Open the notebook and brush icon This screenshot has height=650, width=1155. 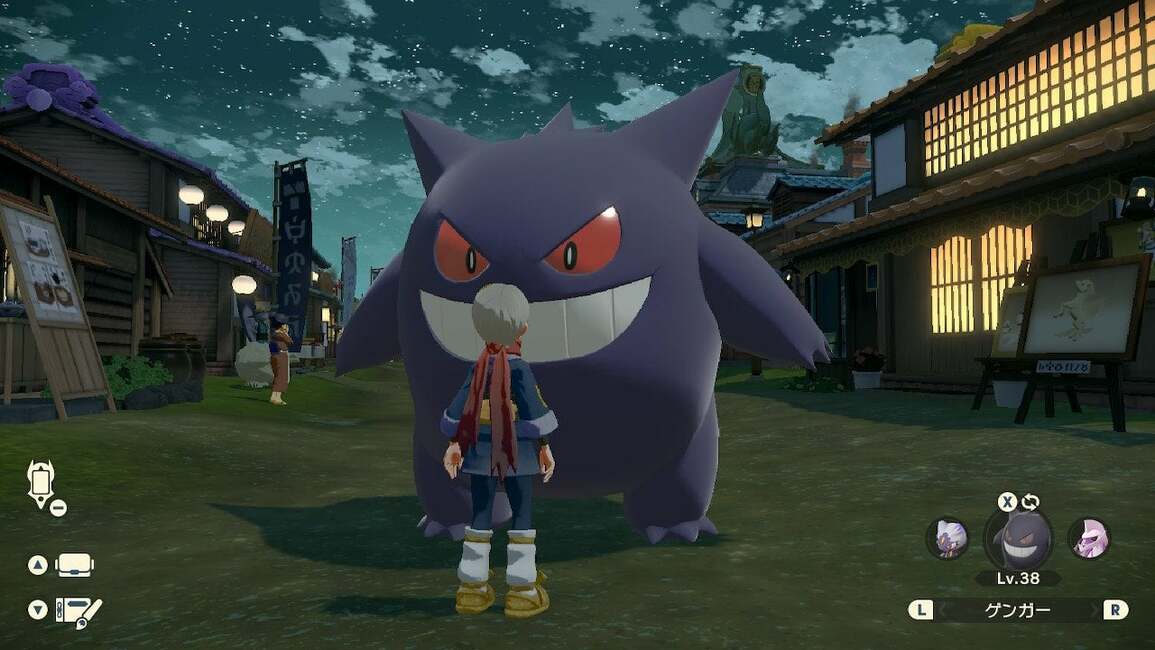point(78,610)
